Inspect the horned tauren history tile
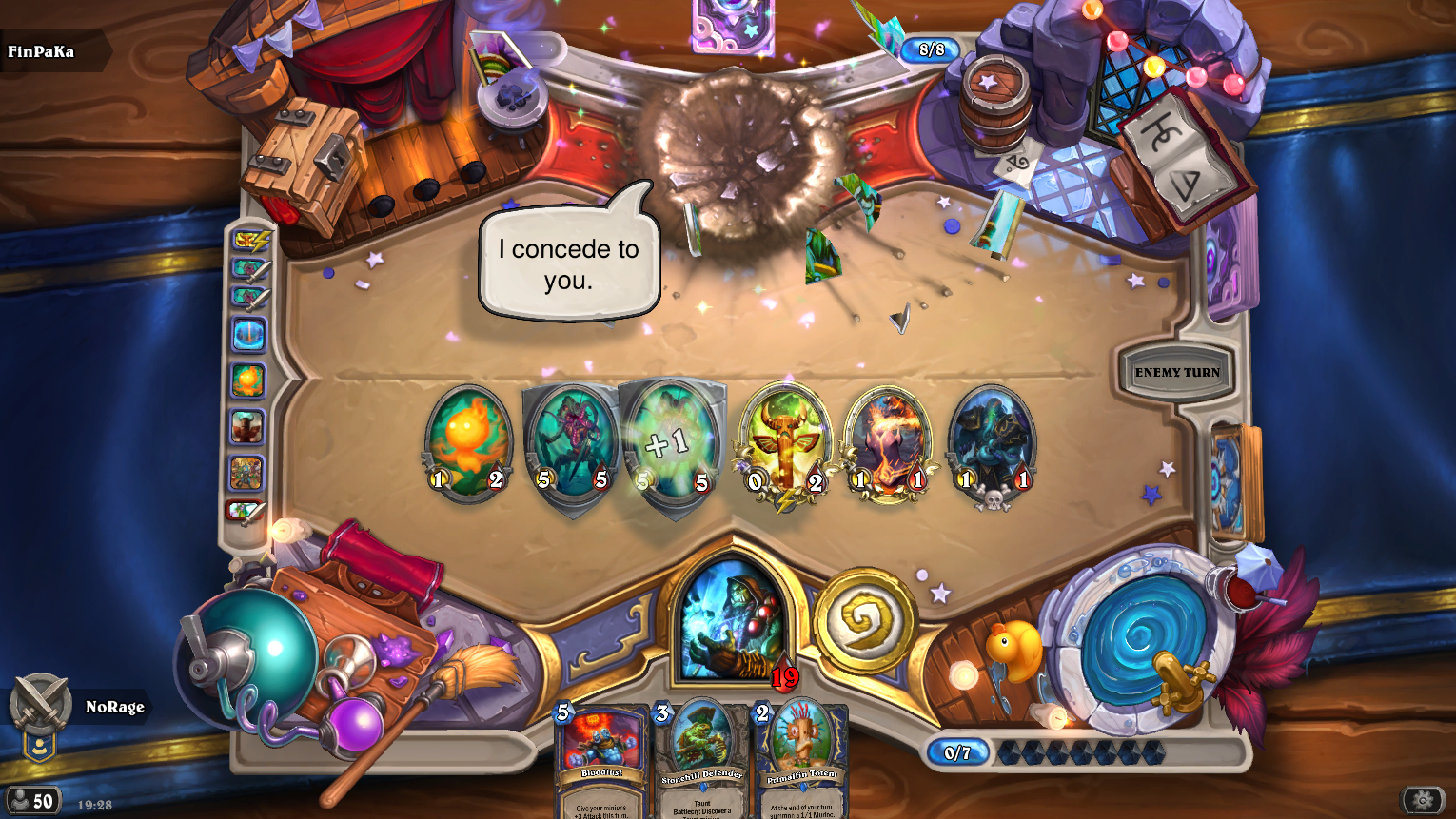1456x819 pixels. click(x=247, y=427)
